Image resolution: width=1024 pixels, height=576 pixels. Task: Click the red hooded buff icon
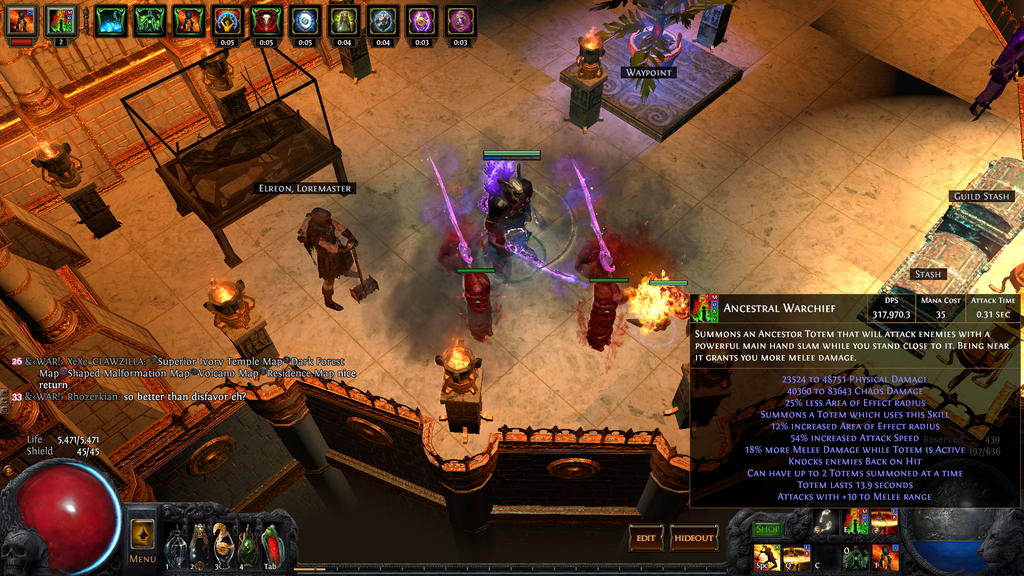pos(266,20)
